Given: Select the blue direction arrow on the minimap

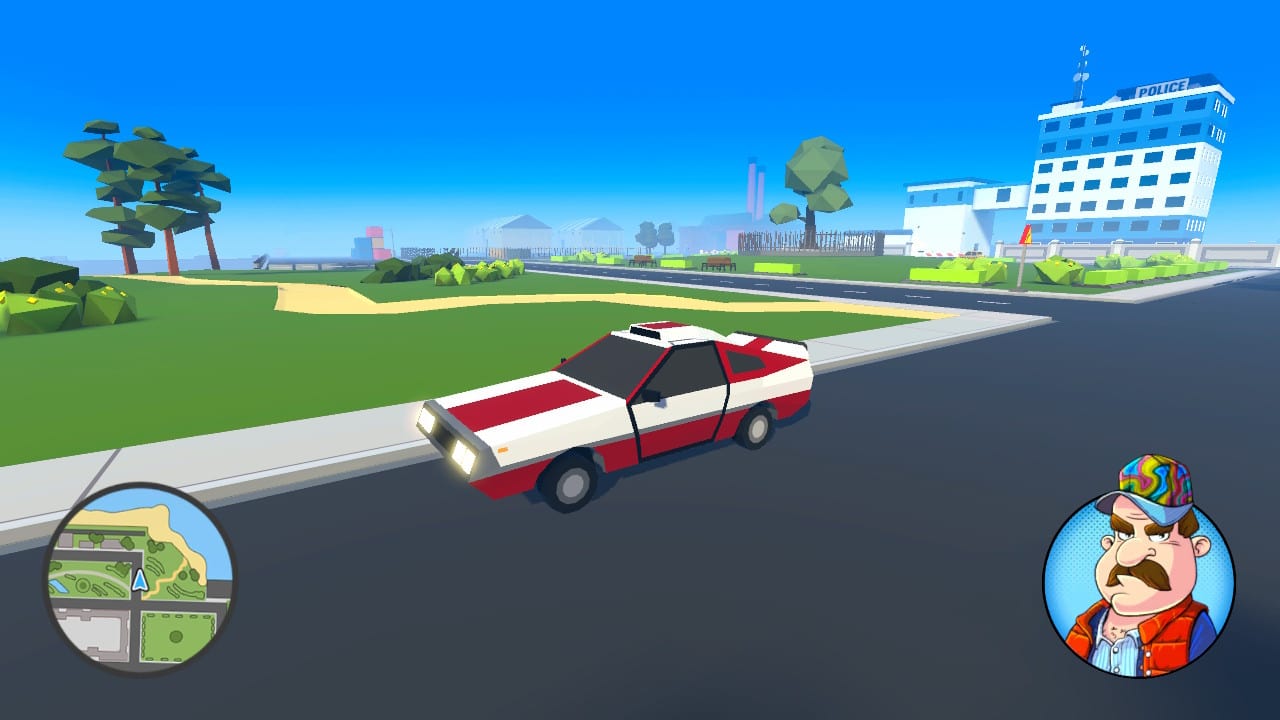Looking at the screenshot, I should pyautogui.click(x=140, y=580).
